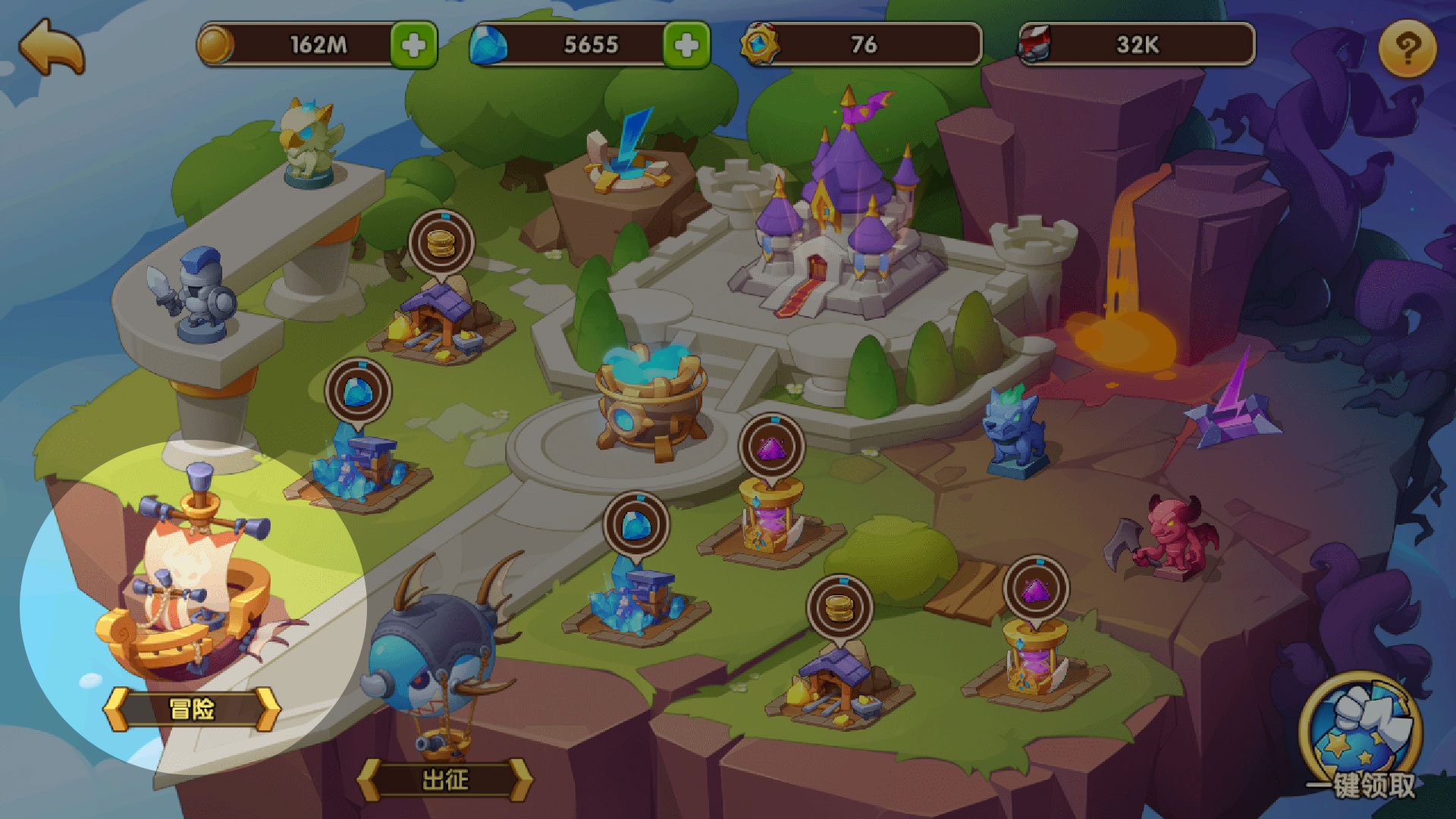The height and width of the screenshot is (819, 1456).
Task: Open help via the question mark button
Action: [1407, 49]
